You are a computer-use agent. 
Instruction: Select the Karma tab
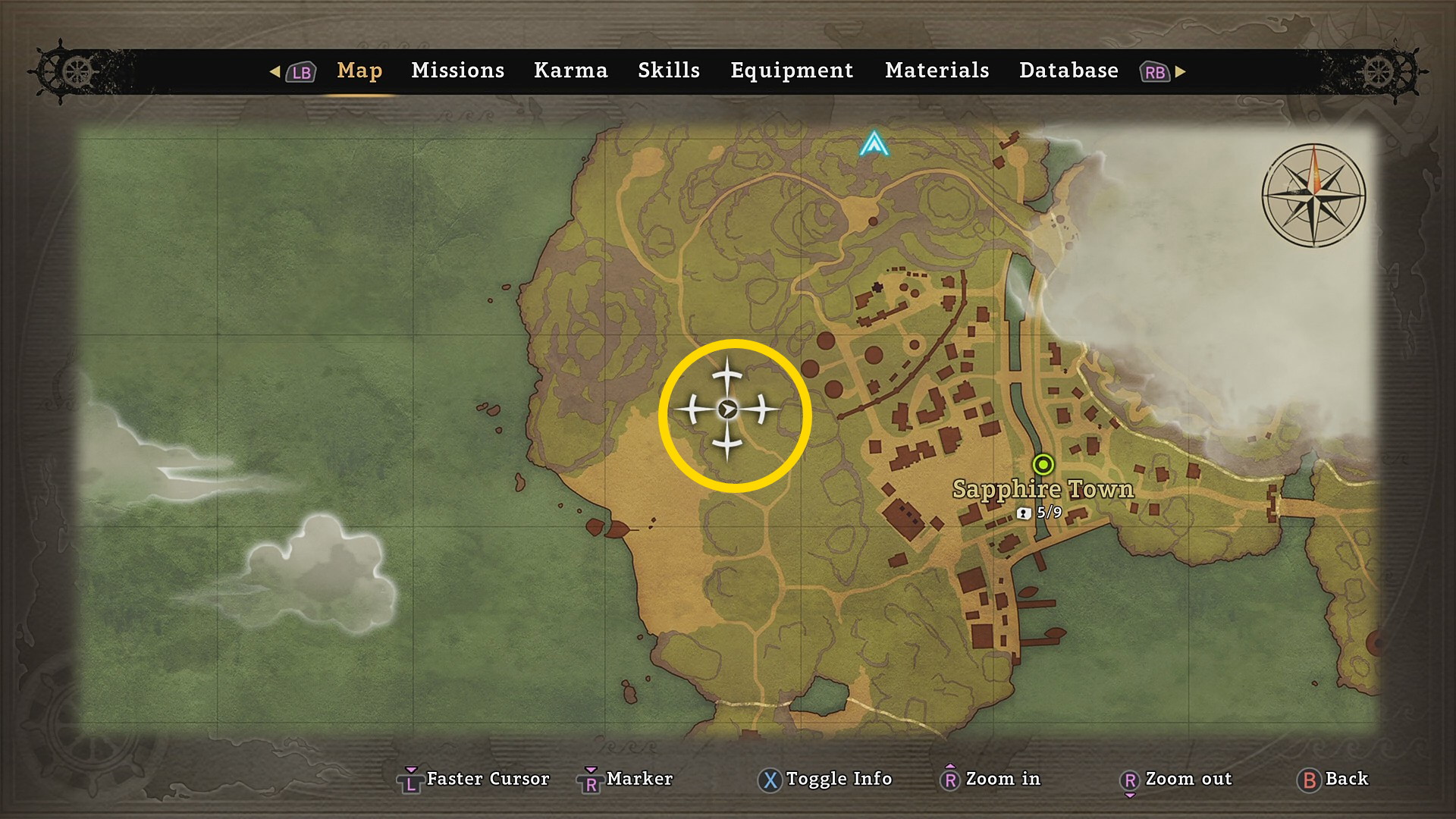tap(570, 71)
